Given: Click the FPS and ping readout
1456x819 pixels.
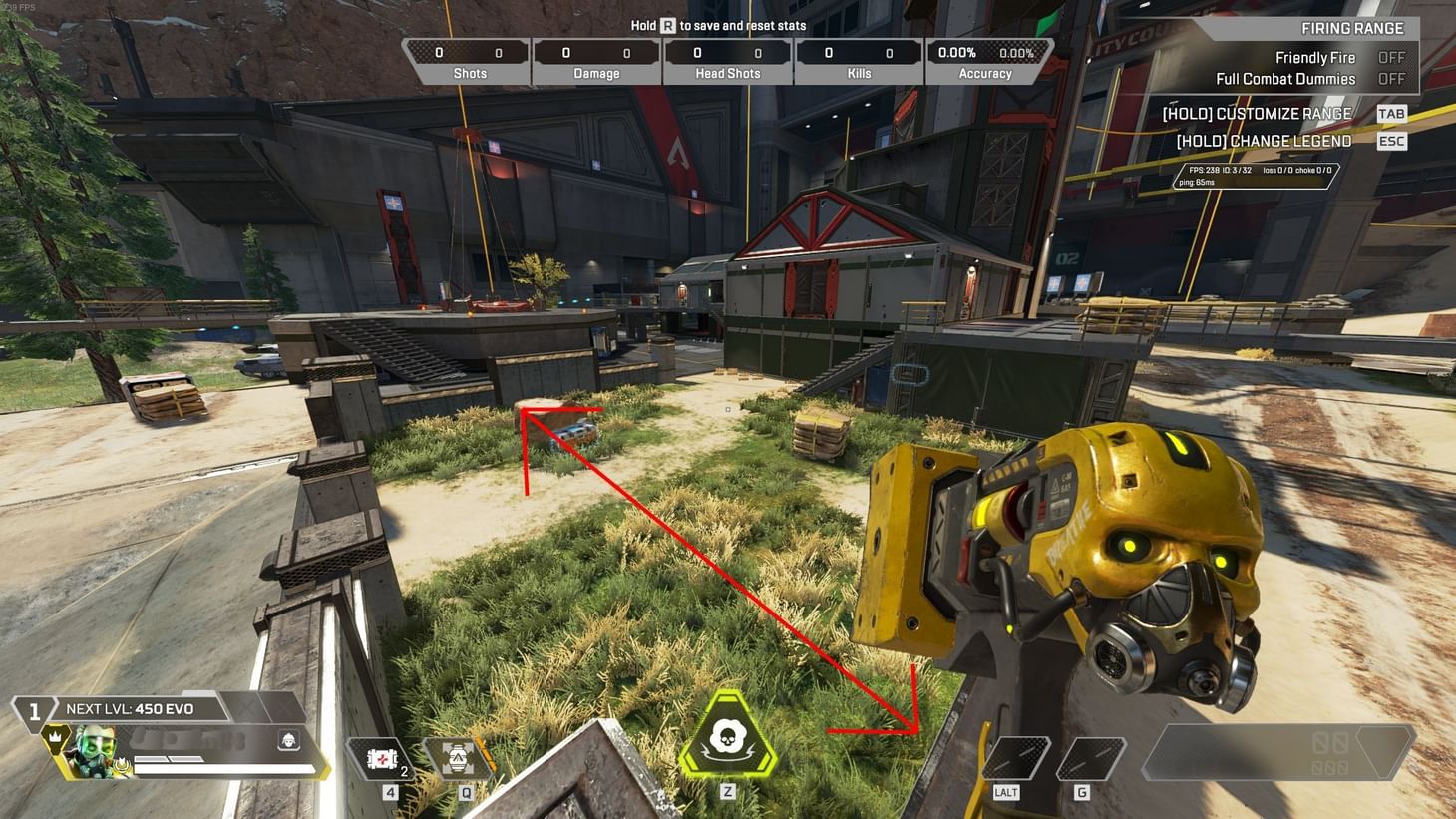Looking at the screenshot, I should pos(1255,176).
